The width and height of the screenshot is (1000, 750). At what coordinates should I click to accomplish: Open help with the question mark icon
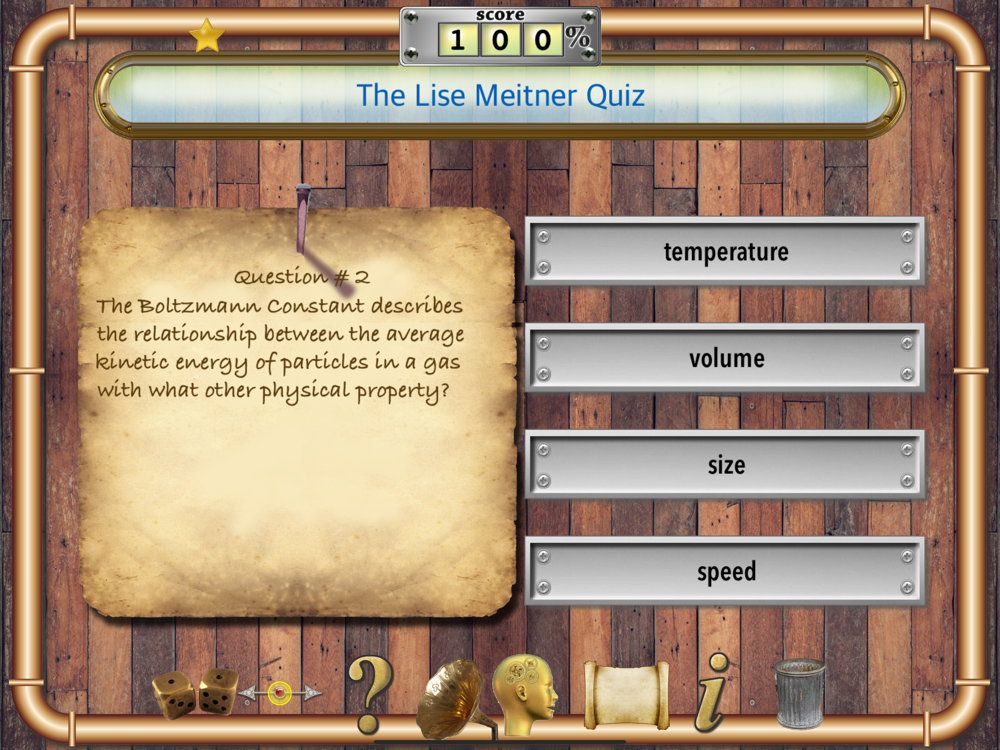pyautogui.click(x=368, y=694)
